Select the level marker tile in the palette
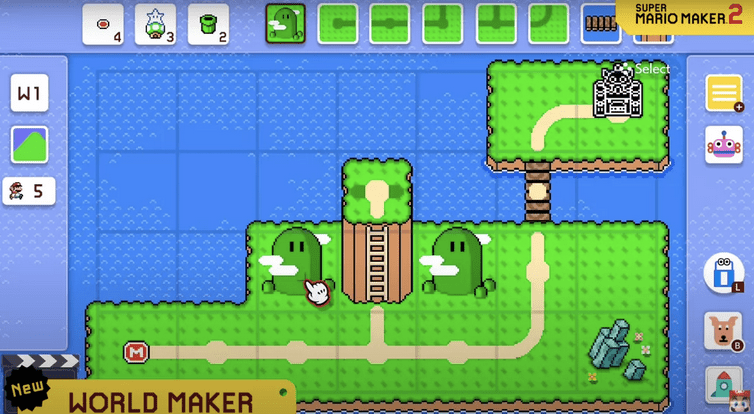The width and height of the screenshot is (754, 414). tap(103, 24)
